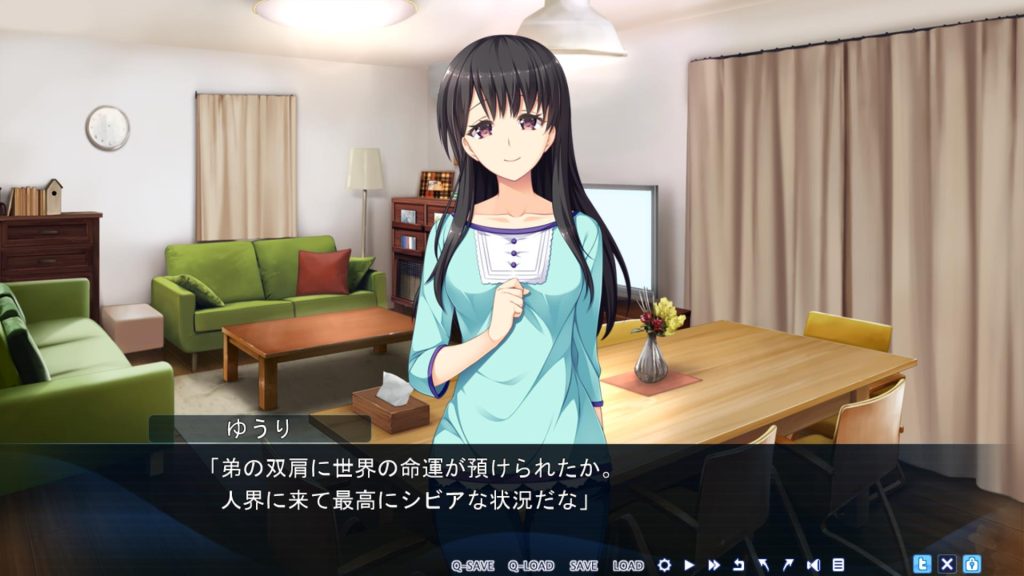Open the LOAD menu
The image size is (1024, 576).
tap(628, 565)
